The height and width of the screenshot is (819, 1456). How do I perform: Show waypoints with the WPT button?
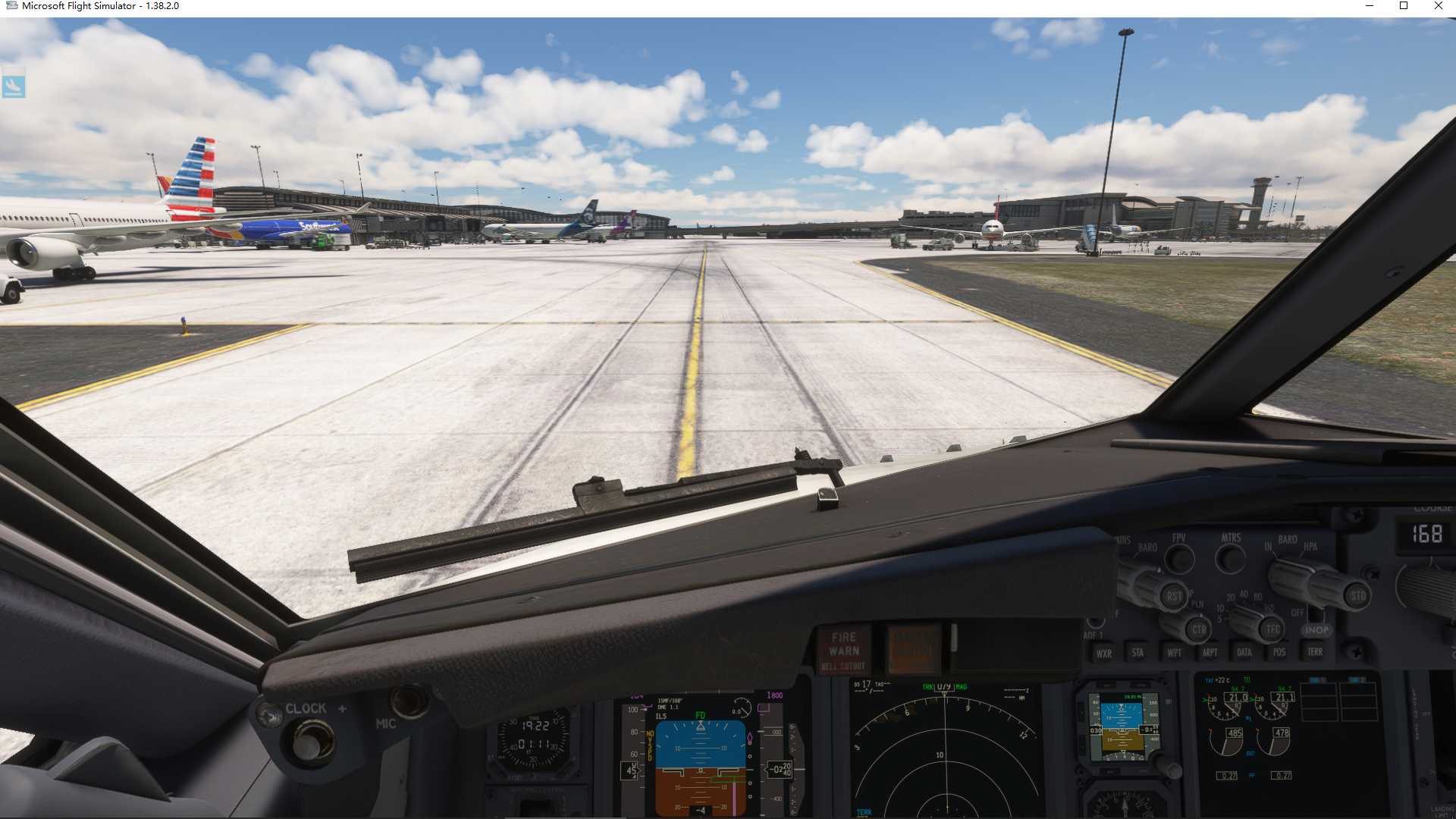point(1175,652)
